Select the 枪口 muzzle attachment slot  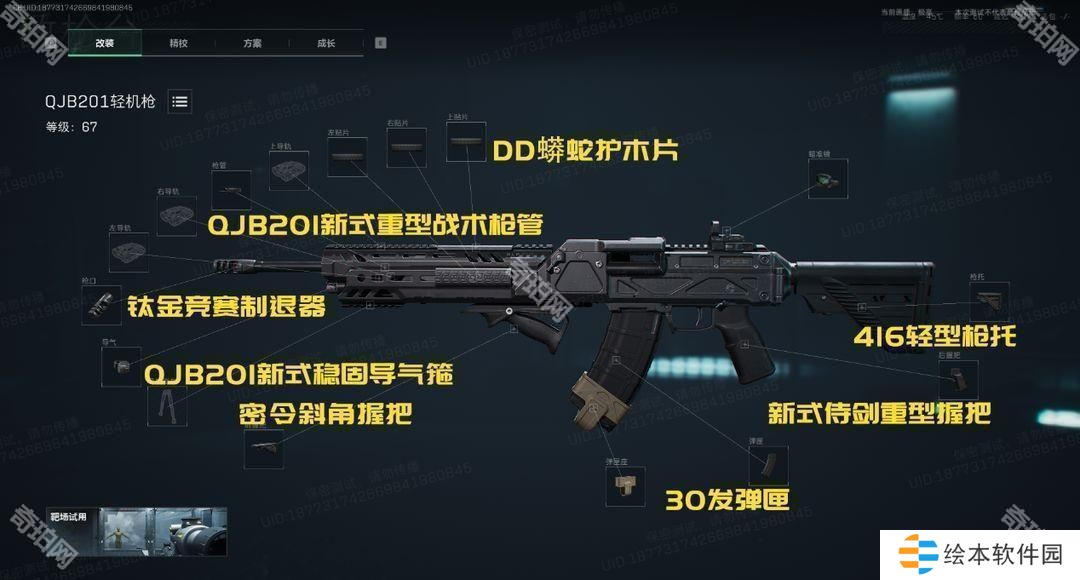click(102, 304)
